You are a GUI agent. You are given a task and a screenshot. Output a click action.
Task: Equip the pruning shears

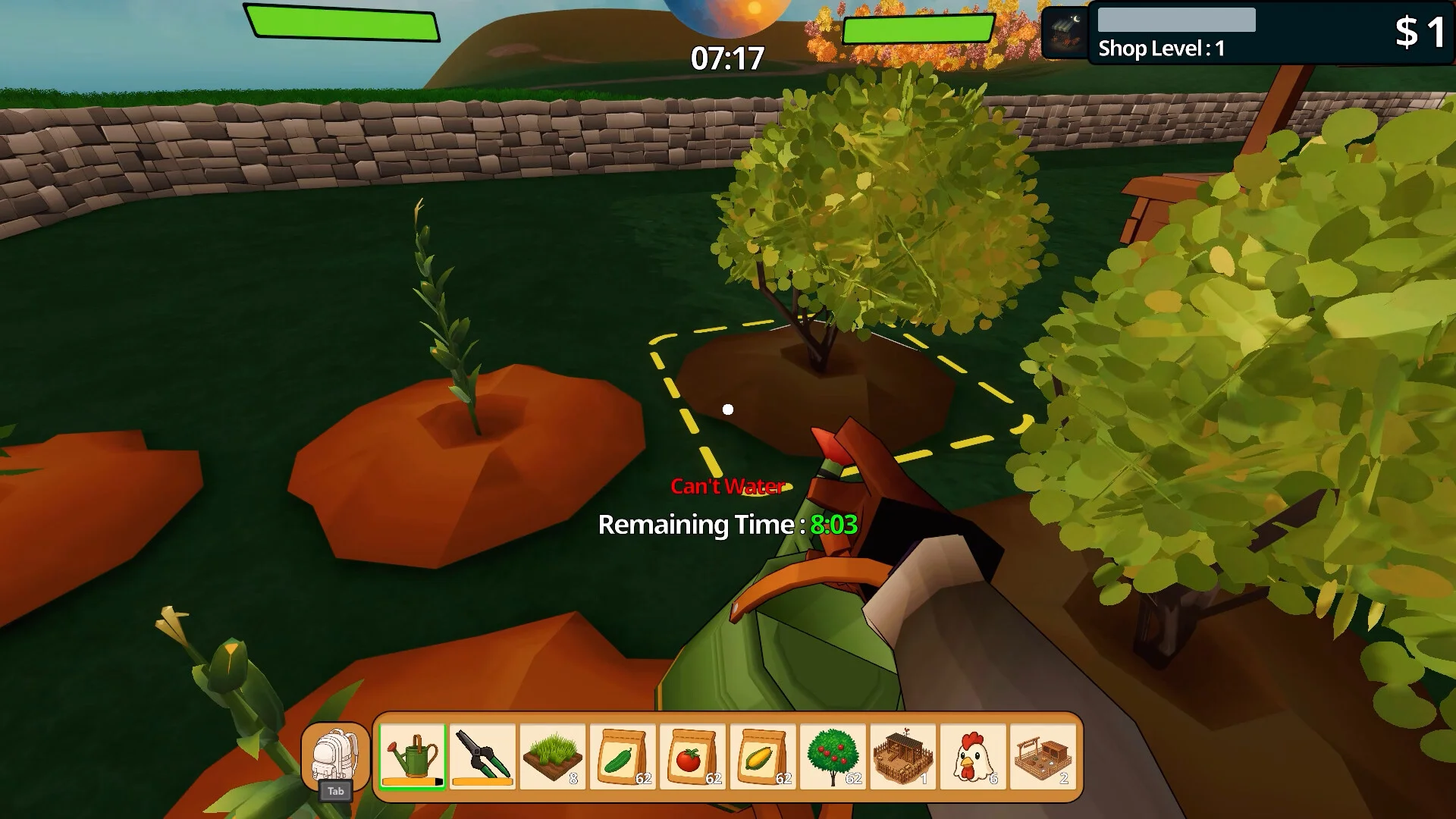click(x=482, y=756)
